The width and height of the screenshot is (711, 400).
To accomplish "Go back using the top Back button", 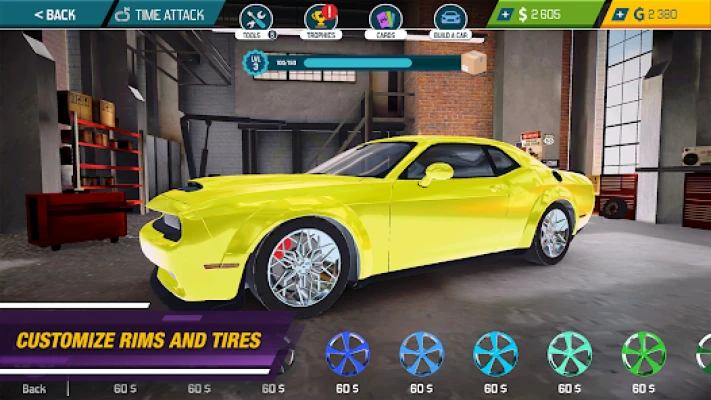I will click(54, 14).
